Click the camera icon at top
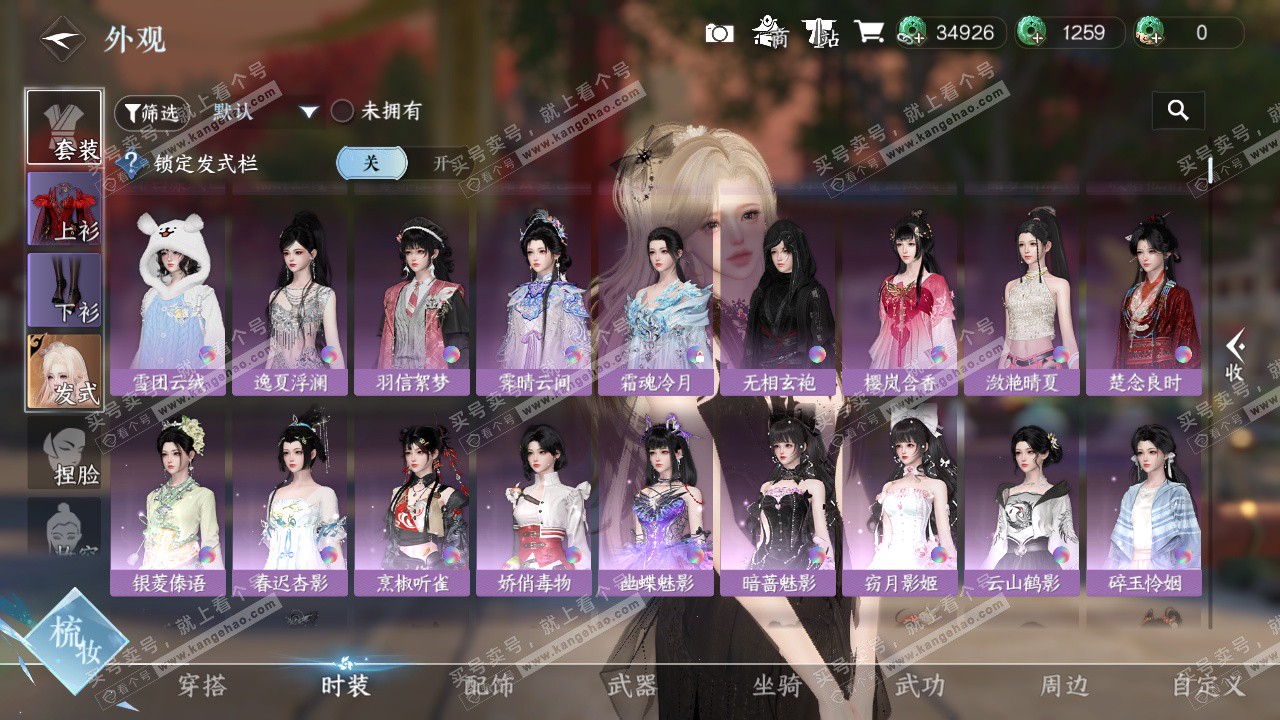Viewport: 1280px width, 720px height. tap(719, 33)
